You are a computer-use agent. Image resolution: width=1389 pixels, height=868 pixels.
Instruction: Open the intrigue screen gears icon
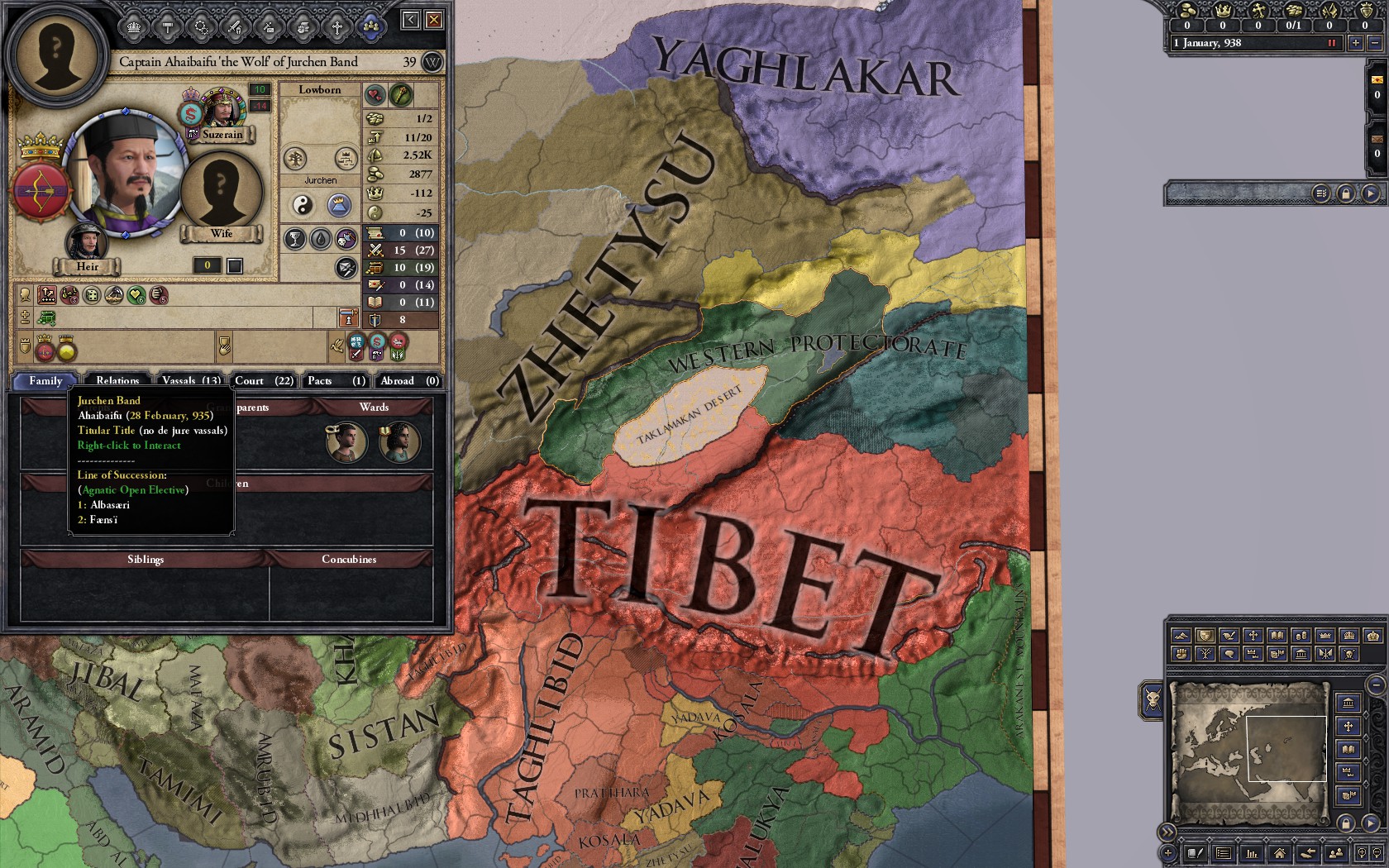(x=203, y=26)
